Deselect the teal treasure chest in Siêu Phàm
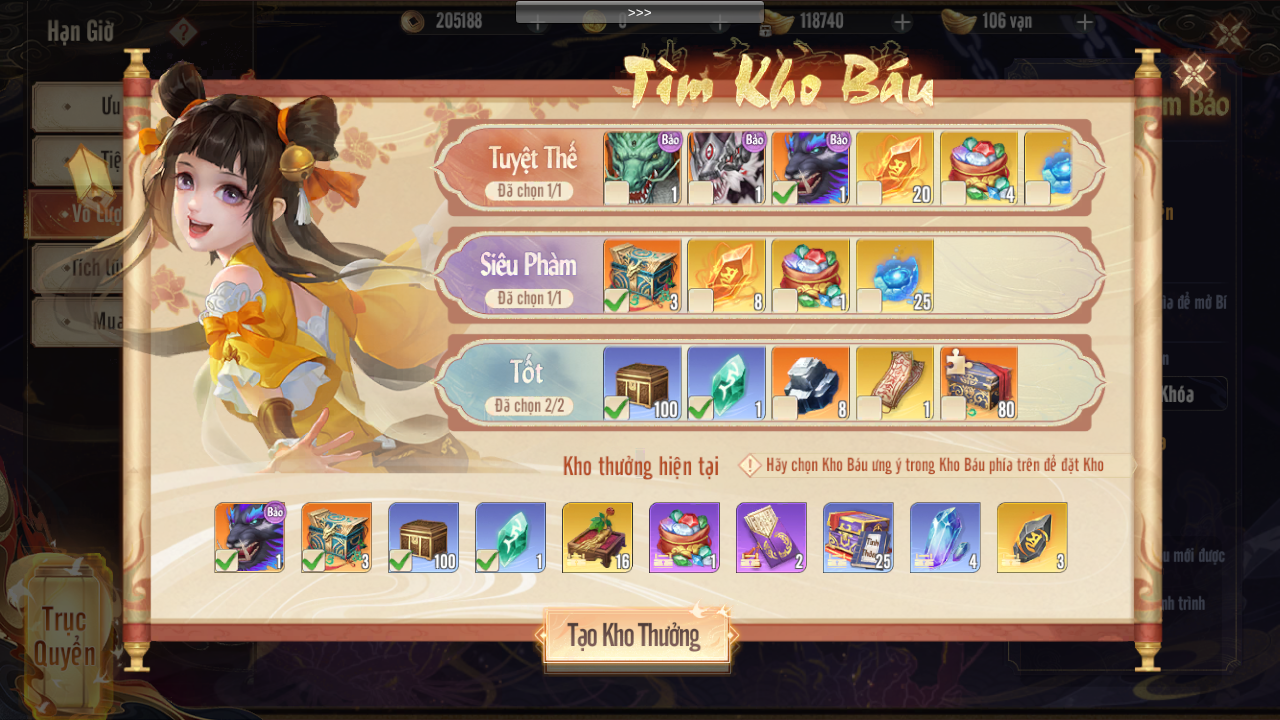 pyautogui.click(x=642, y=275)
